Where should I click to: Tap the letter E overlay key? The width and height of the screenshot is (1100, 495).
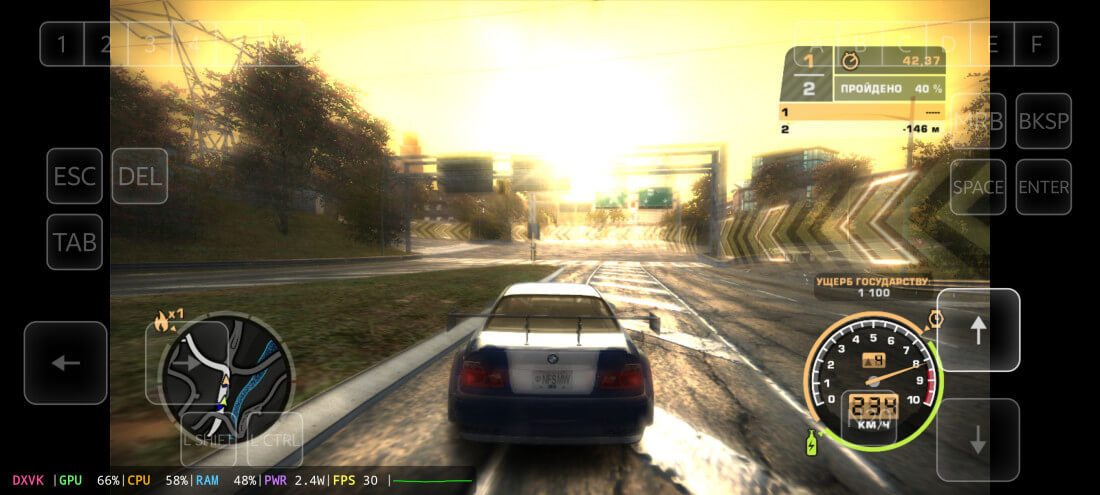point(993,44)
